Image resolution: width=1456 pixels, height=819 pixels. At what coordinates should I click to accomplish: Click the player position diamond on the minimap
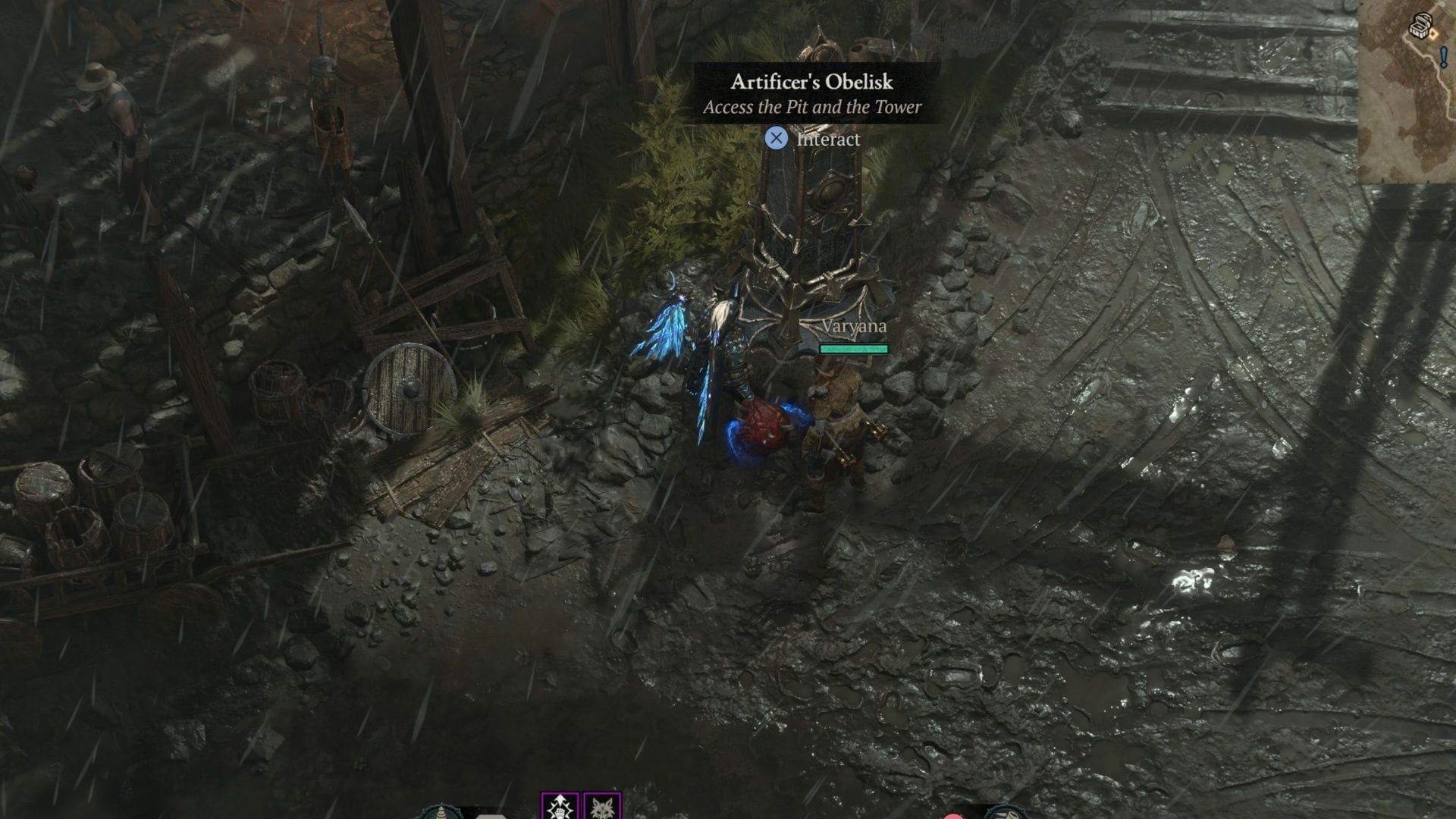coord(1432,34)
